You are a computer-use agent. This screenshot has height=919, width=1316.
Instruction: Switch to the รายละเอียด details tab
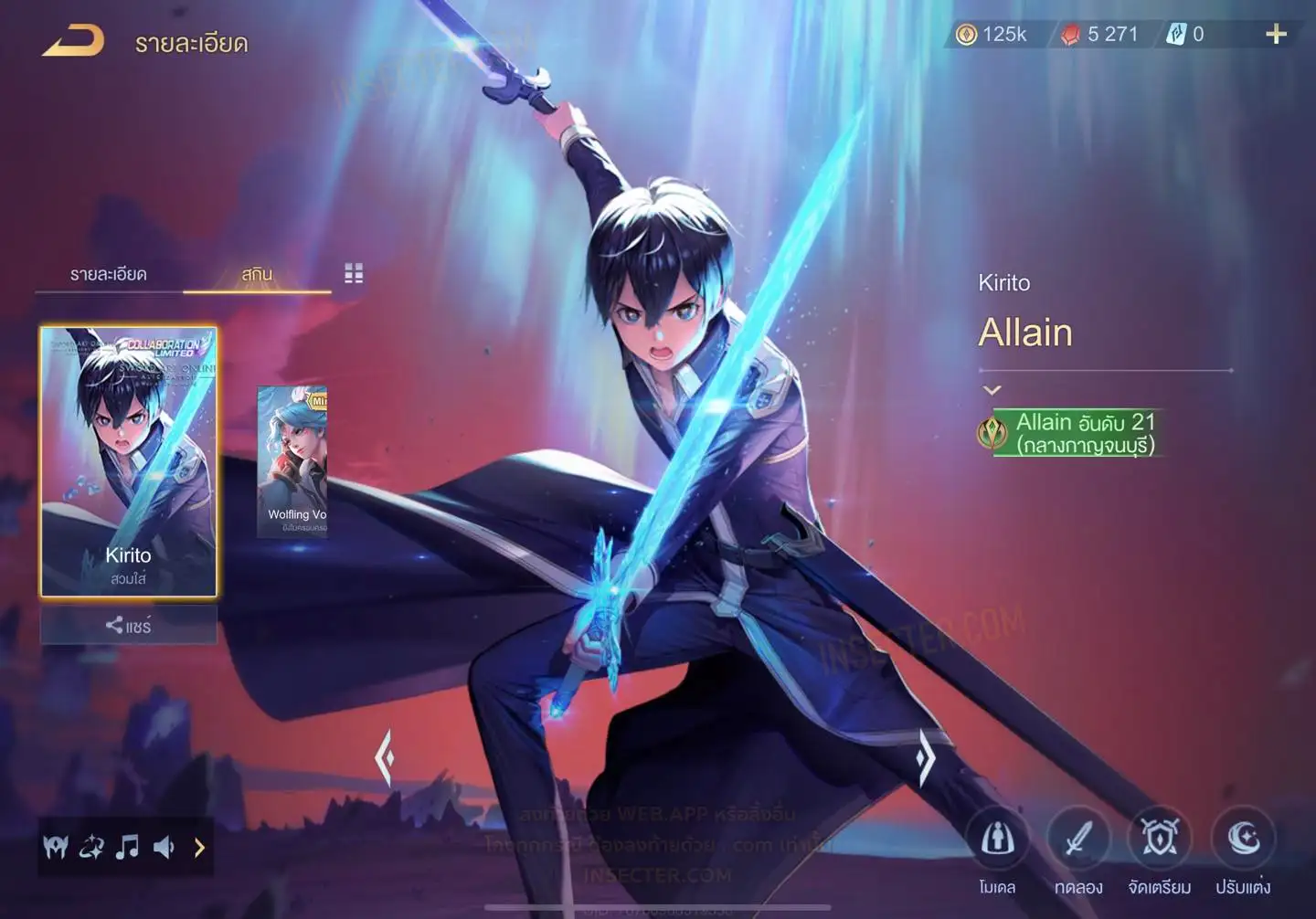tap(109, 274)
